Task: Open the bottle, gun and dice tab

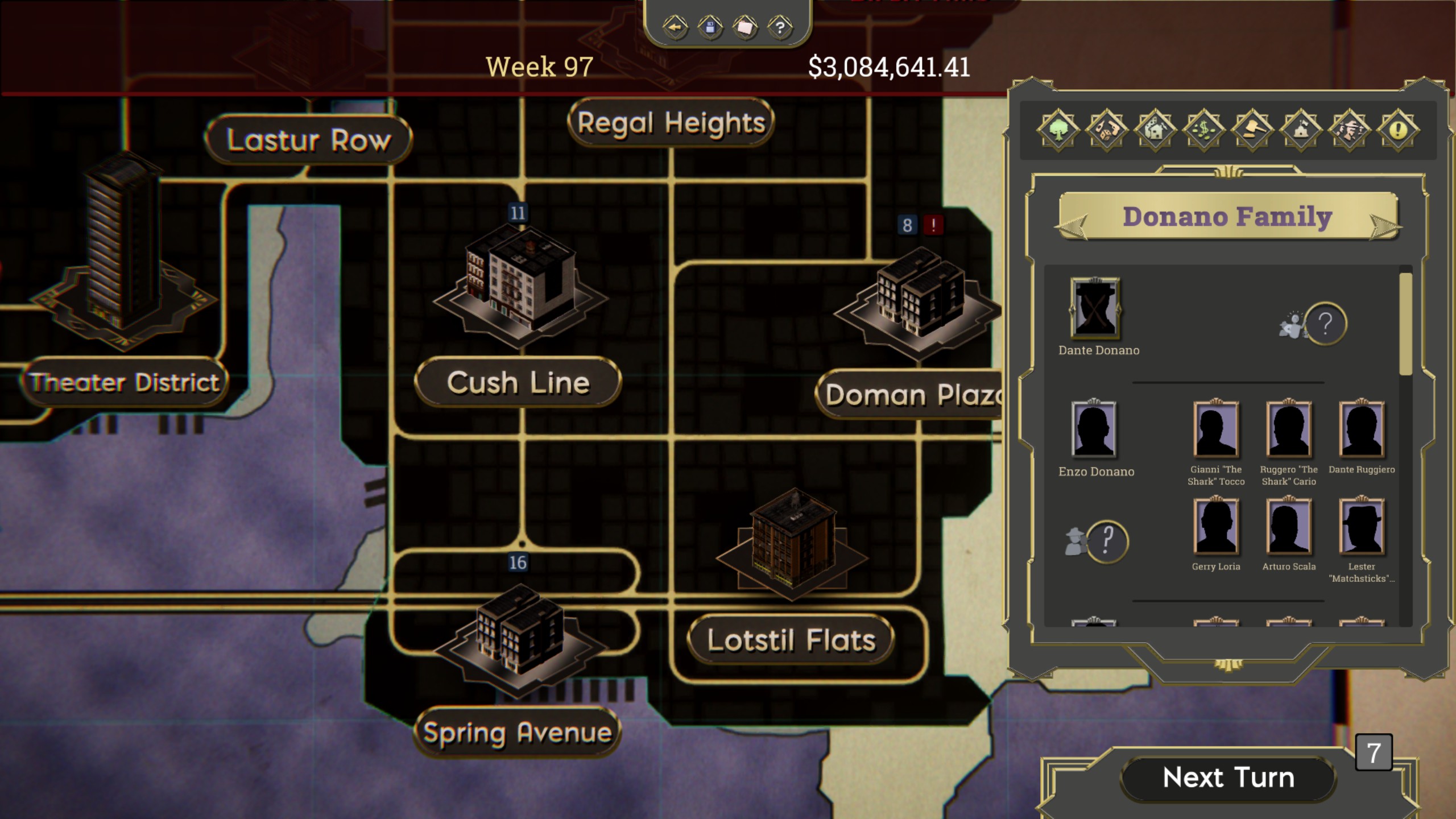Action: click(1106, 130)
